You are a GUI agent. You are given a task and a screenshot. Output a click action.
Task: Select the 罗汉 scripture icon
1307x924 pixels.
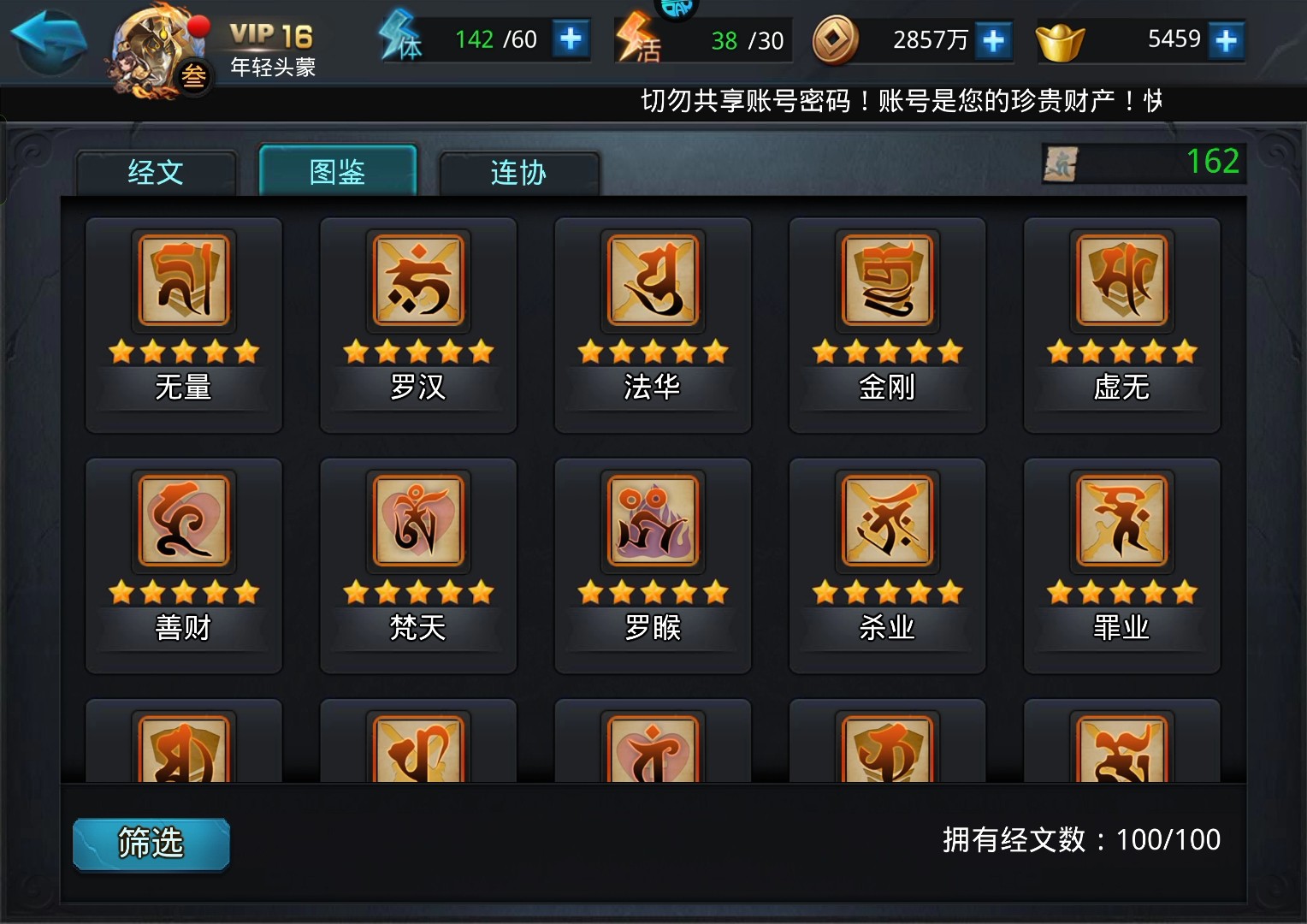[417, 281]
